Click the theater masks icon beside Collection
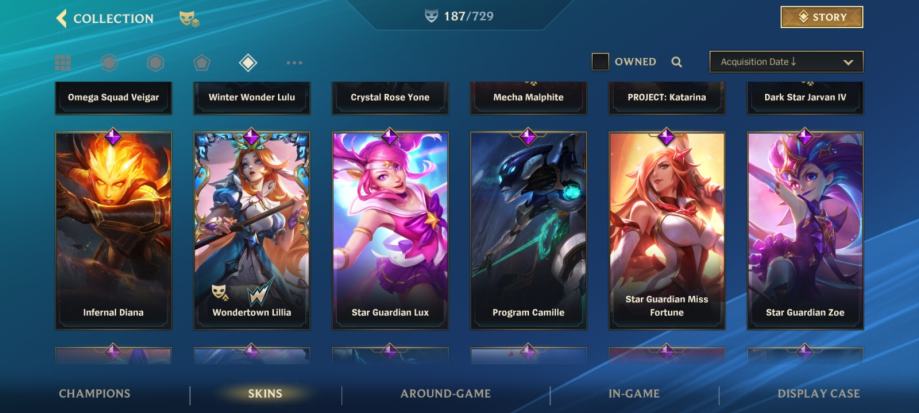 [187, 18]
